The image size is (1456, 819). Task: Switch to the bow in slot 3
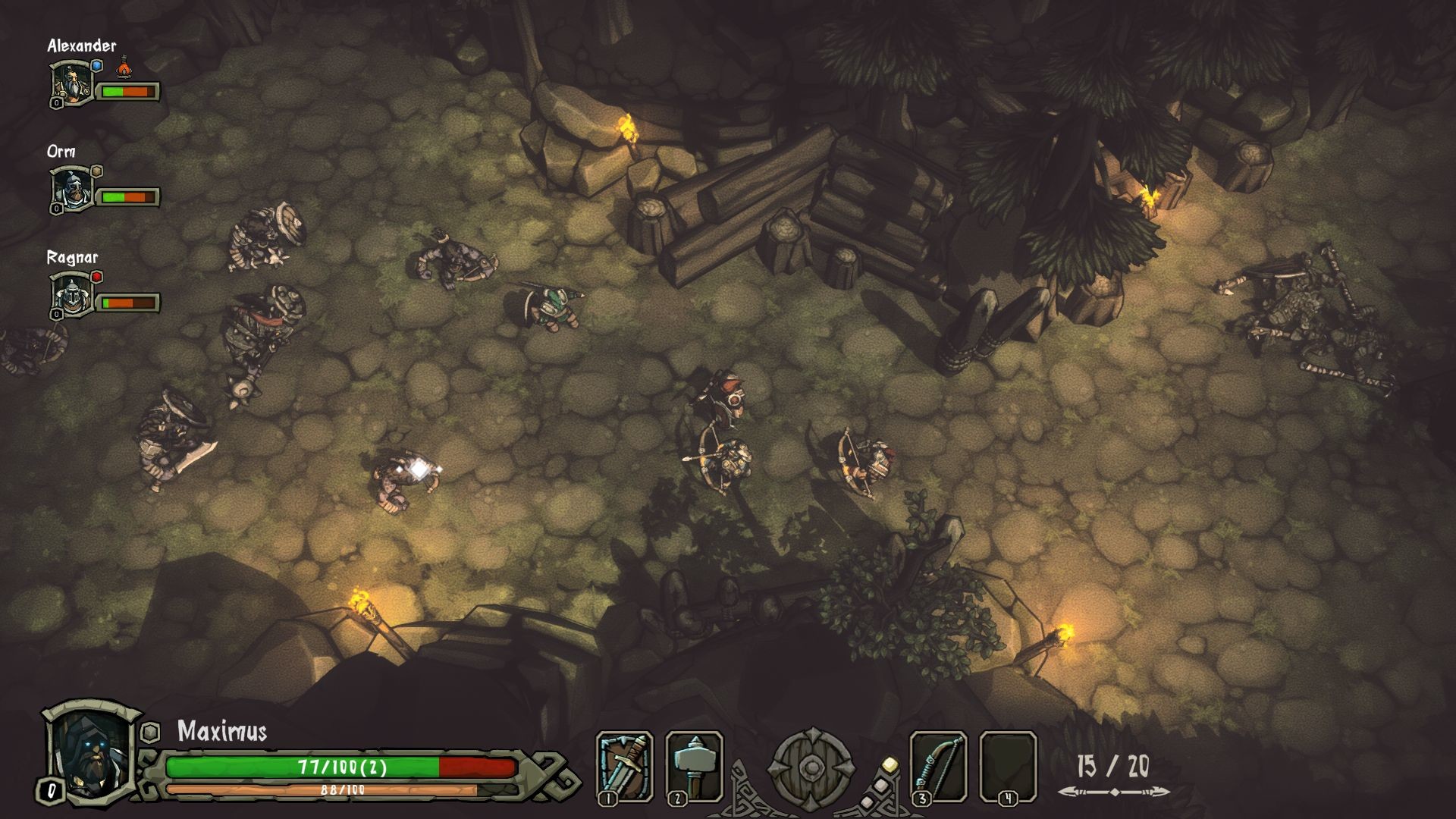[938, 766]
